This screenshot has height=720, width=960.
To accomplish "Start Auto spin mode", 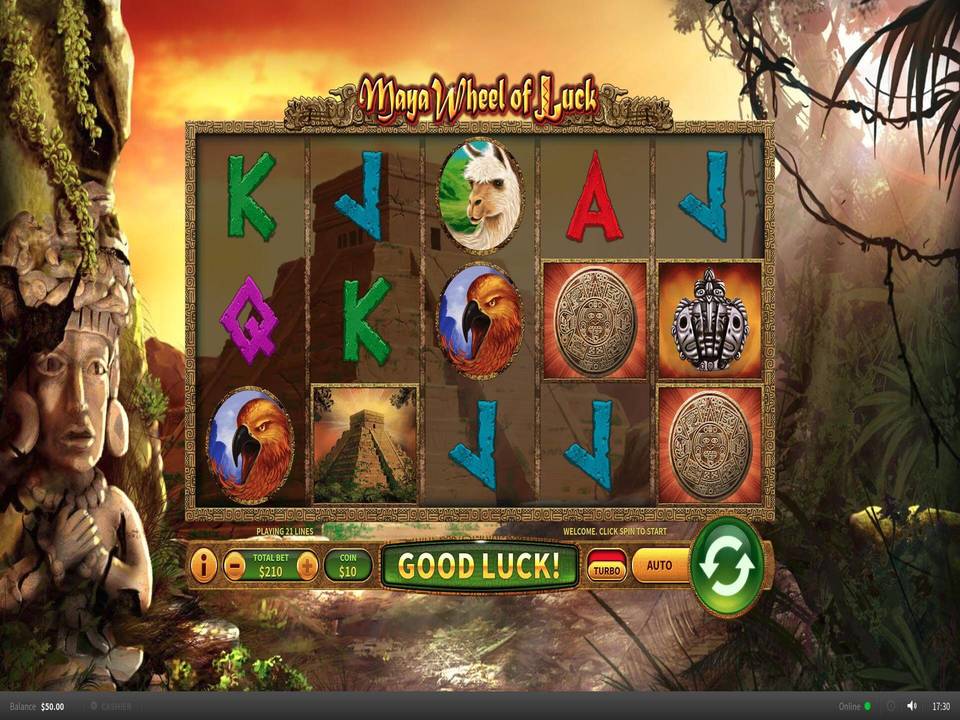I will click(x=660, y=565).
